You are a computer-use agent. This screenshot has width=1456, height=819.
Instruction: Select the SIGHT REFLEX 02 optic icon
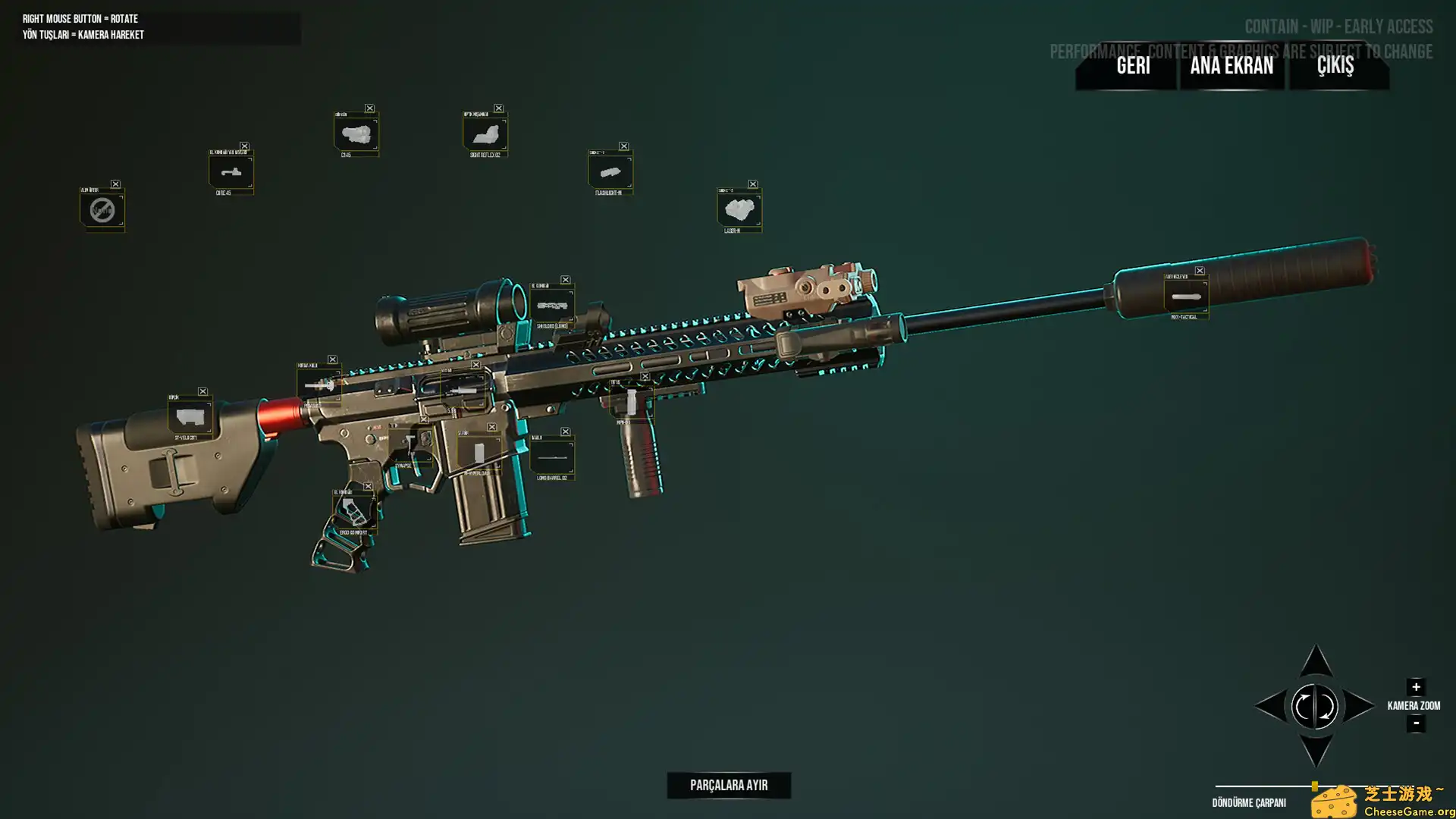486,134
